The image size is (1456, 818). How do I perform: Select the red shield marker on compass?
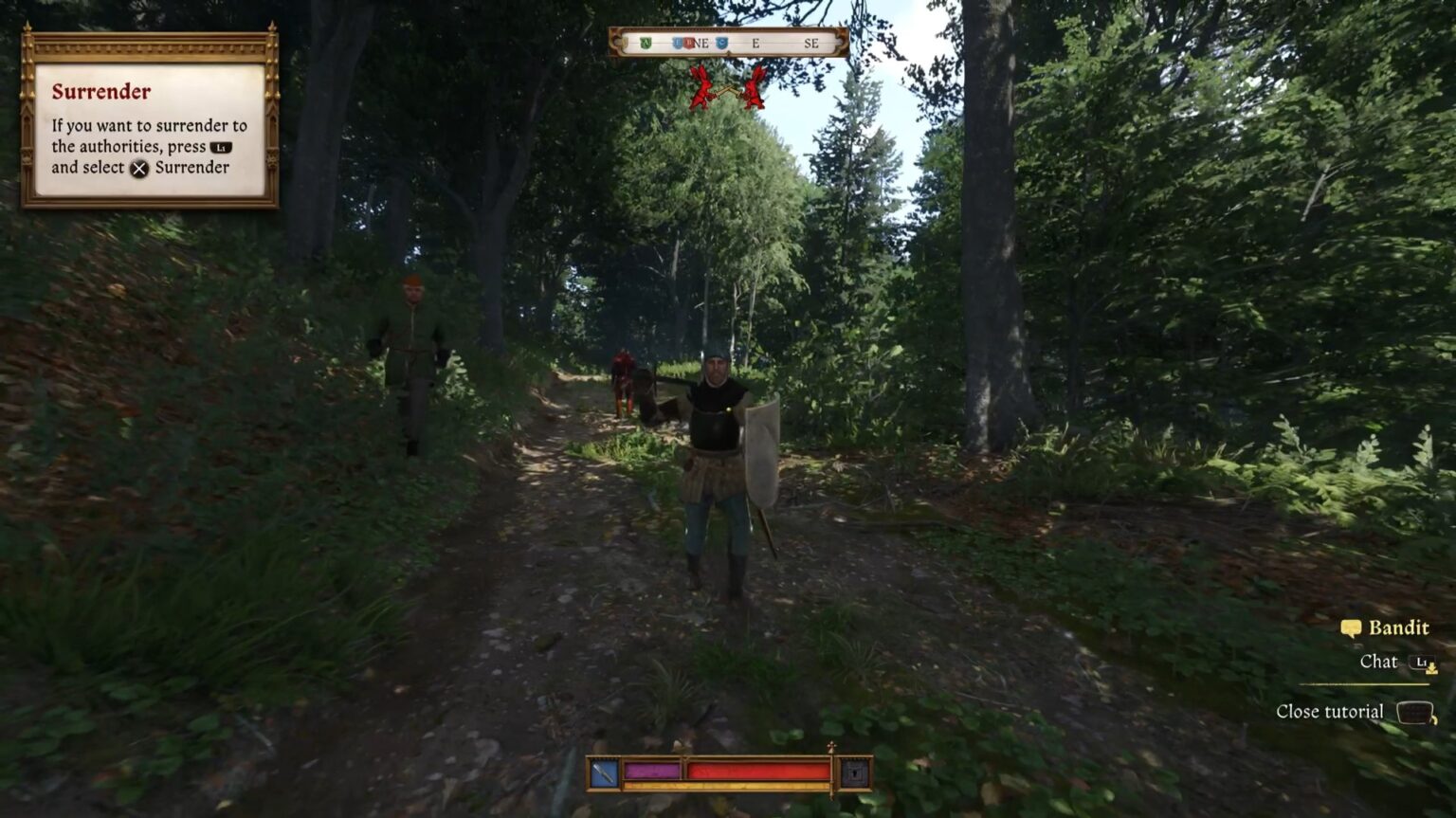pyautogui.click(x=688, y=43)
